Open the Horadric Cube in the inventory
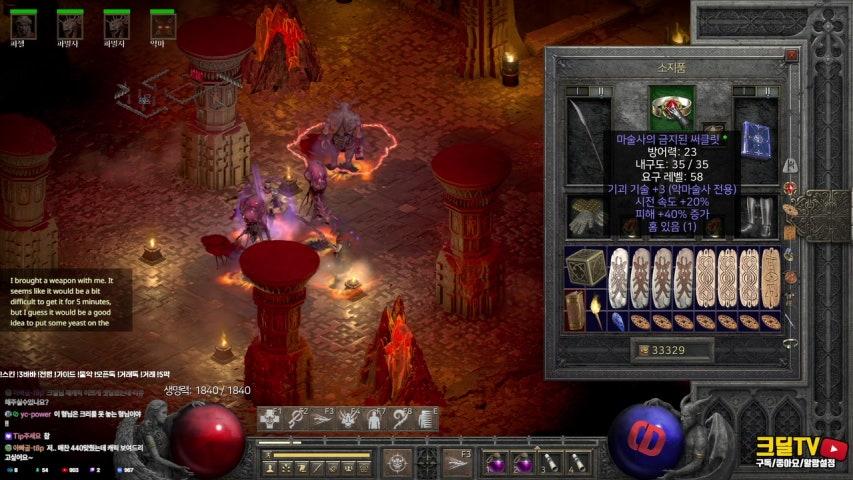The height and width of the screenshot is (480, 853). [584, 268]
